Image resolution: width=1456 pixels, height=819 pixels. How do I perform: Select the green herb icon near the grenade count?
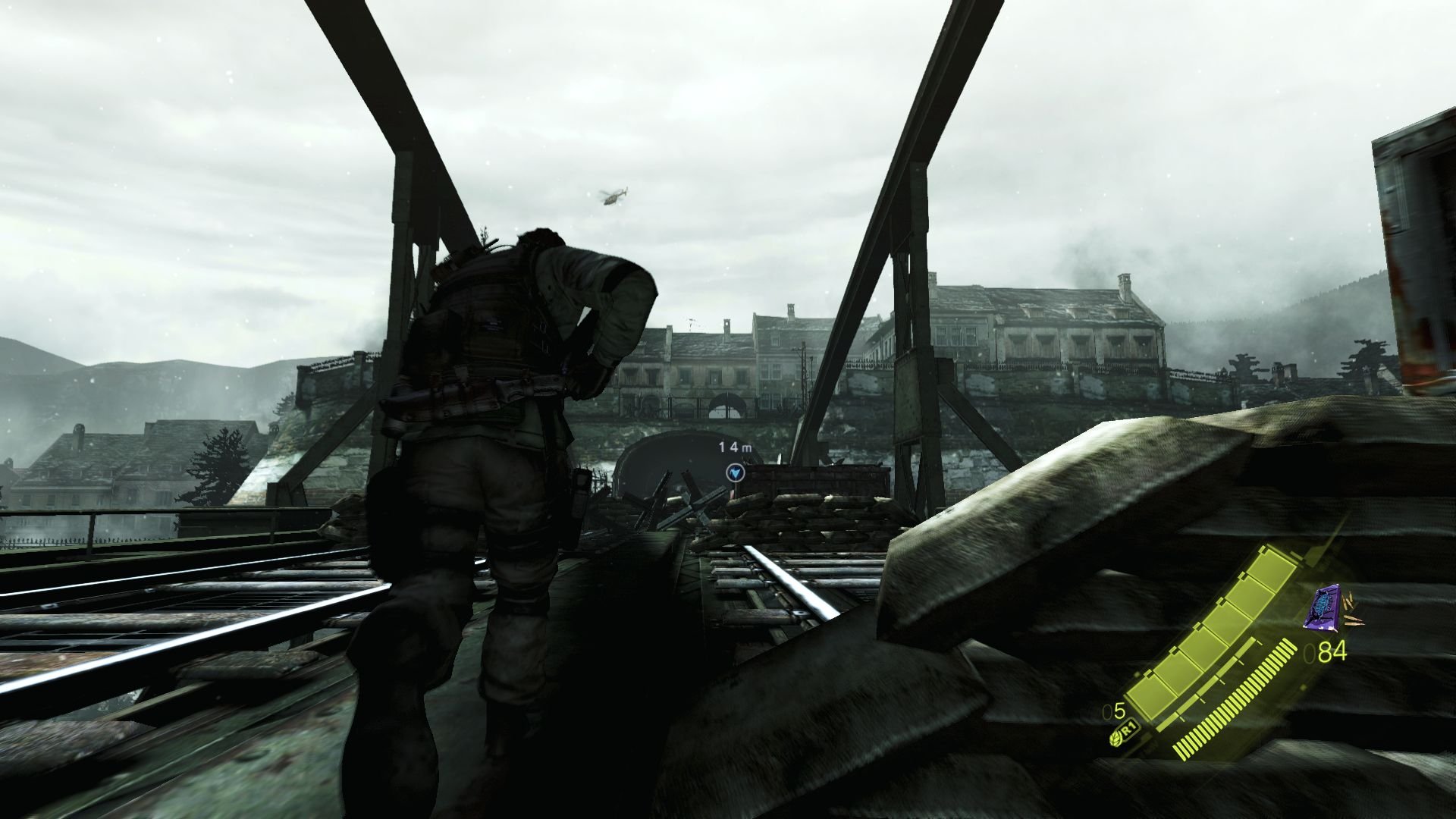(x=1115, y=739)
